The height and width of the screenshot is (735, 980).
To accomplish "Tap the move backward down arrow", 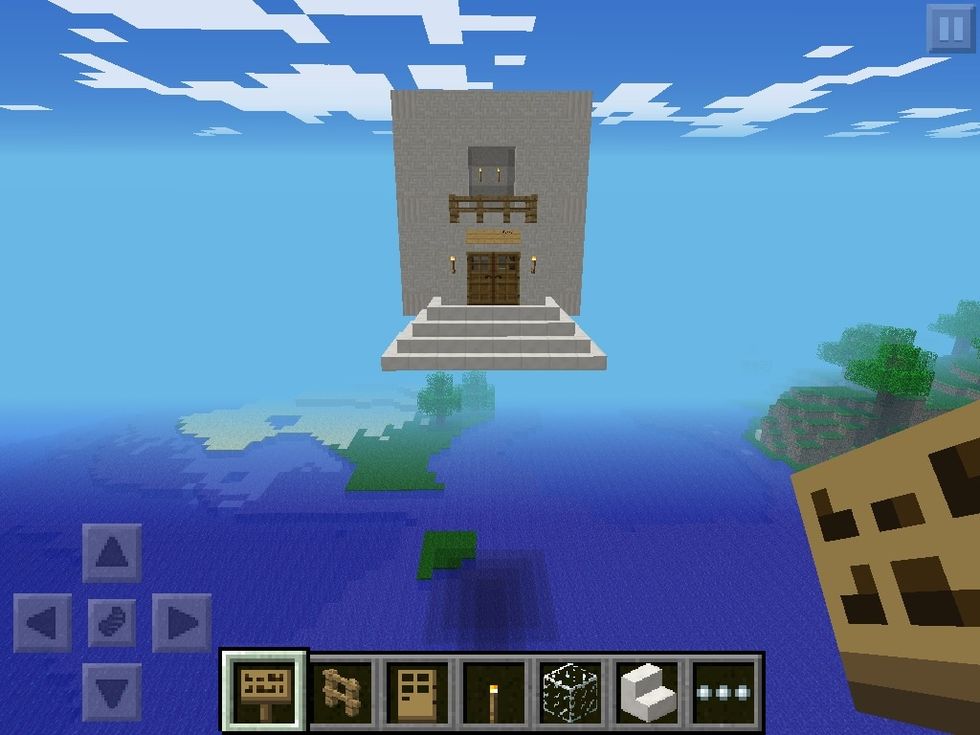I will tap(112, 691).
